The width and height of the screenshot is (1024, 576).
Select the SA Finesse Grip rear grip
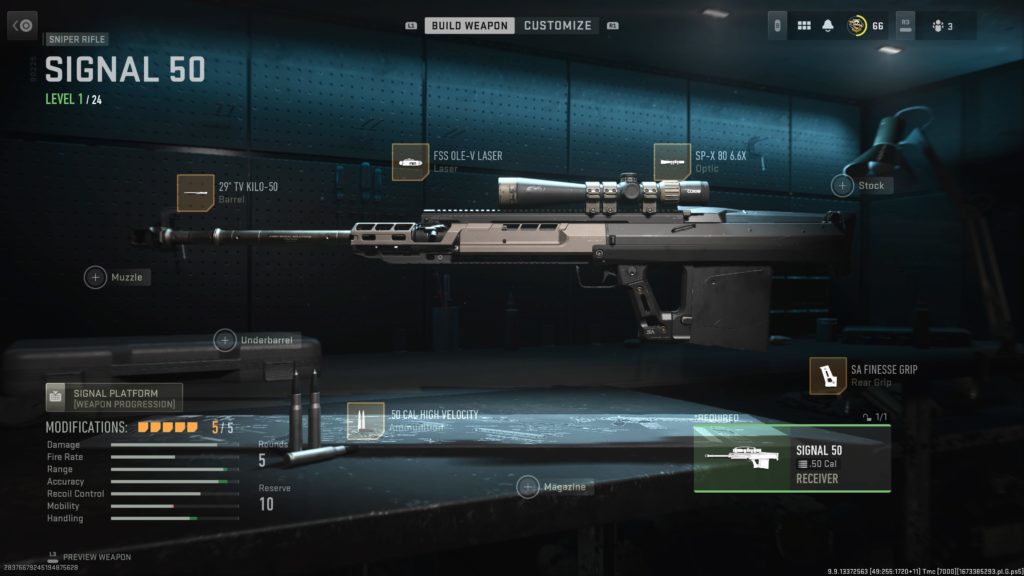coord(828,375)
